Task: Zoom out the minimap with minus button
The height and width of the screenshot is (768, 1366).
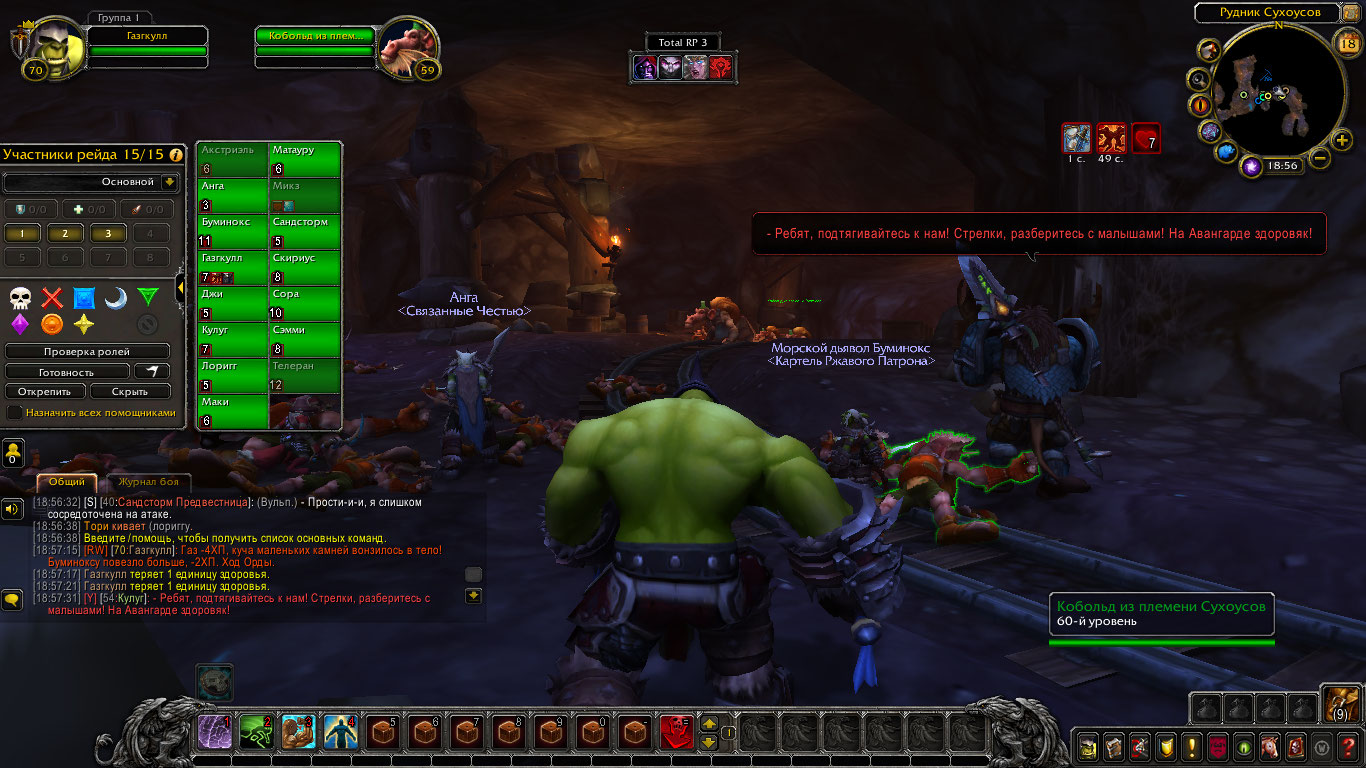Action: pyautogui.click(x=1319, y=158)
